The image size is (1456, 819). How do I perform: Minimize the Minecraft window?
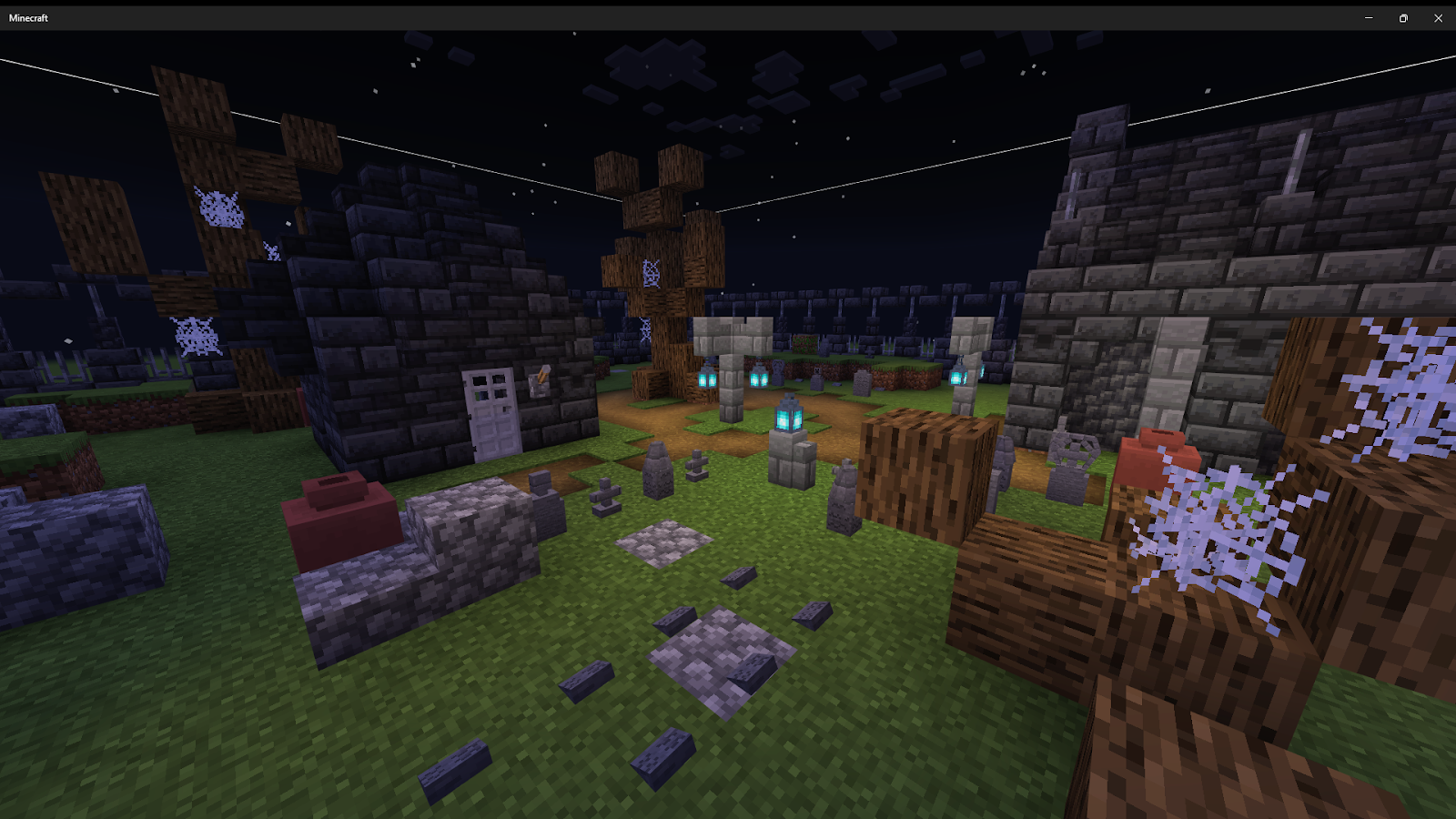(x=1369, y=18)
